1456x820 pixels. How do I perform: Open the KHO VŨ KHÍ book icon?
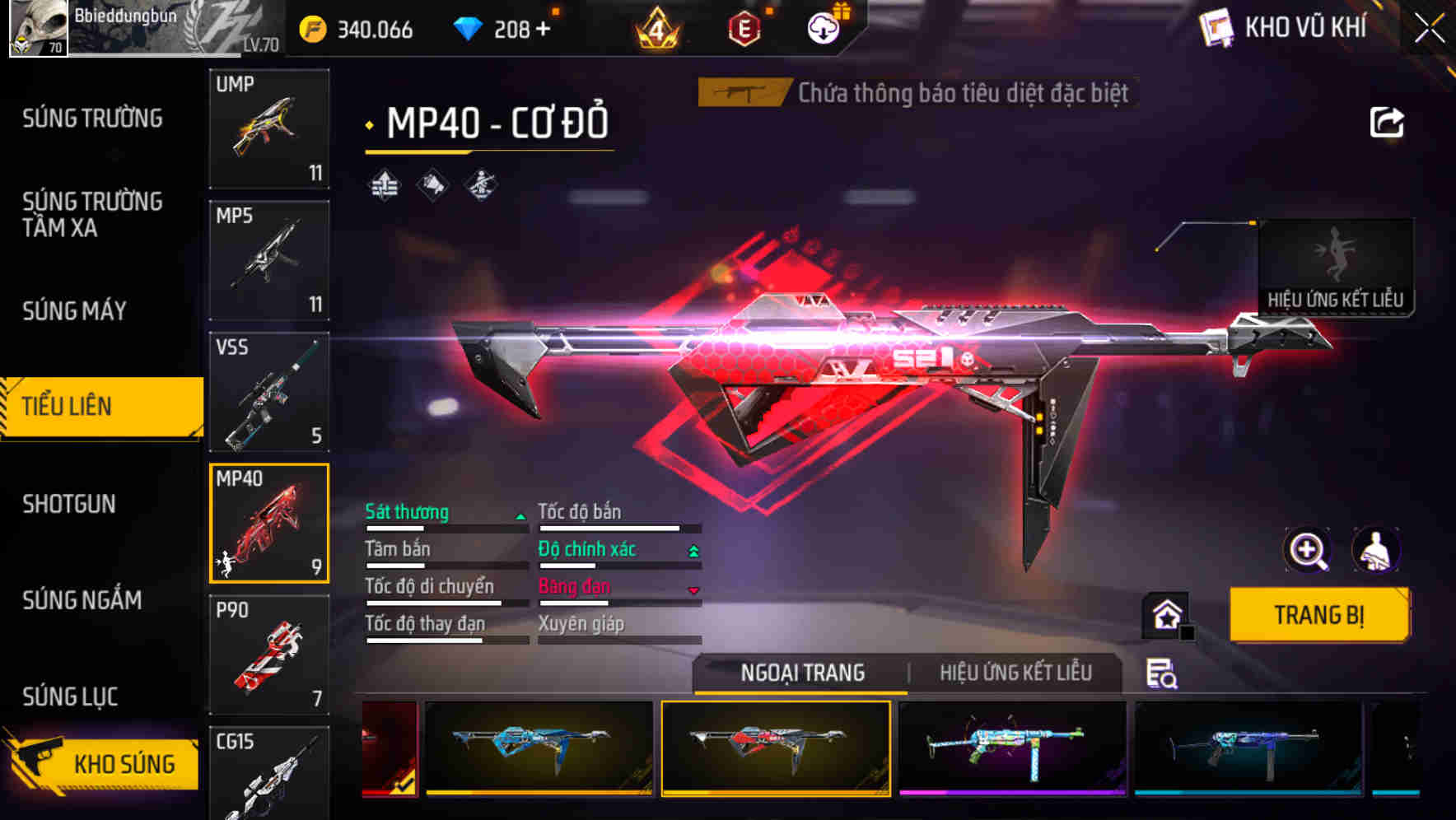1217,26
